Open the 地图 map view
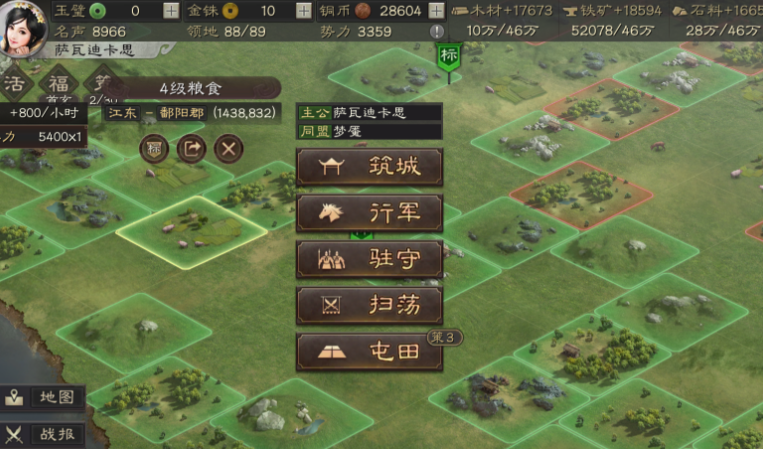Image resolution: width=763 pixels, height=449 pixels. (x=42, y=397)
